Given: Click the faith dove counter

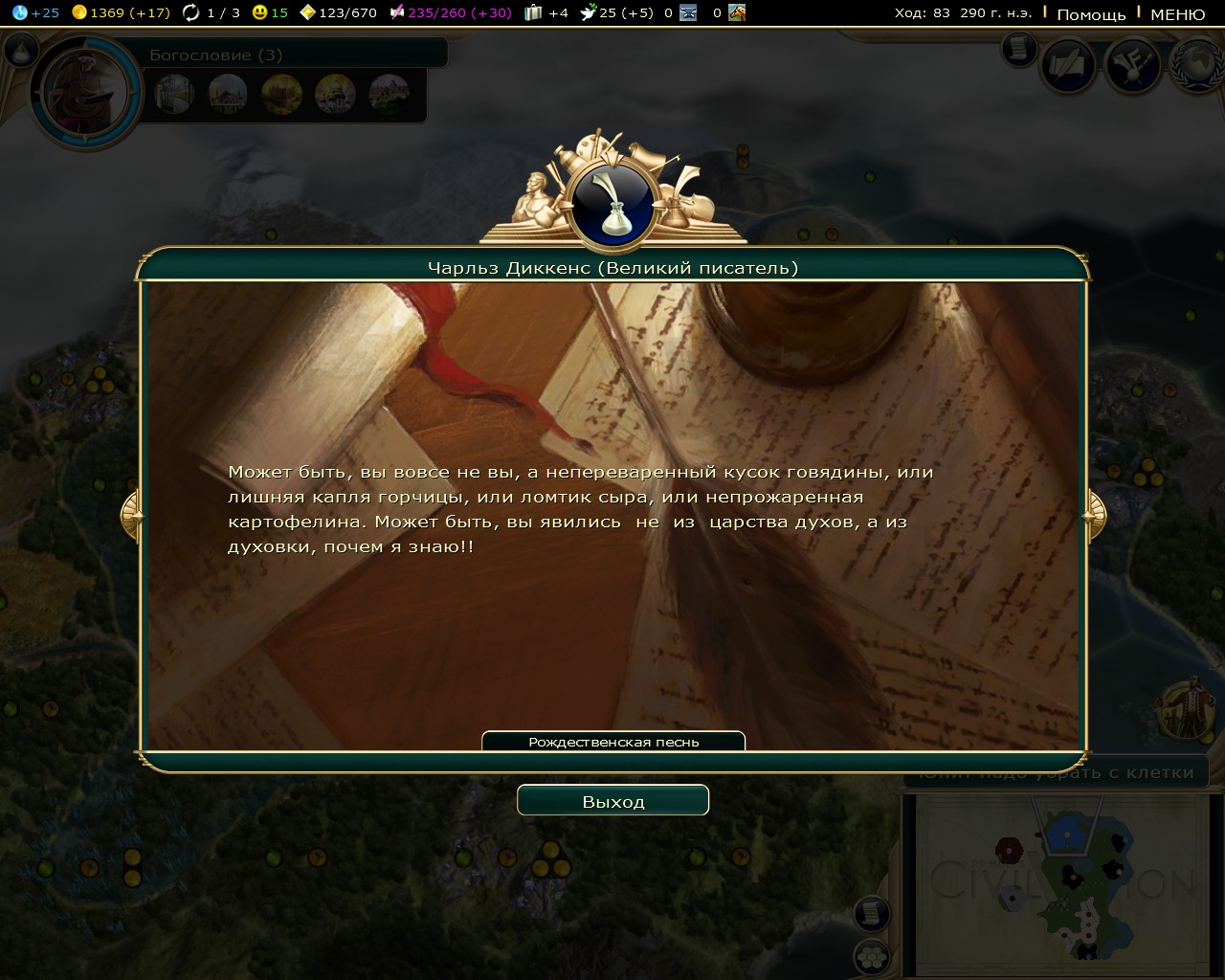Looking at the screenshot, I should point(617,12).
